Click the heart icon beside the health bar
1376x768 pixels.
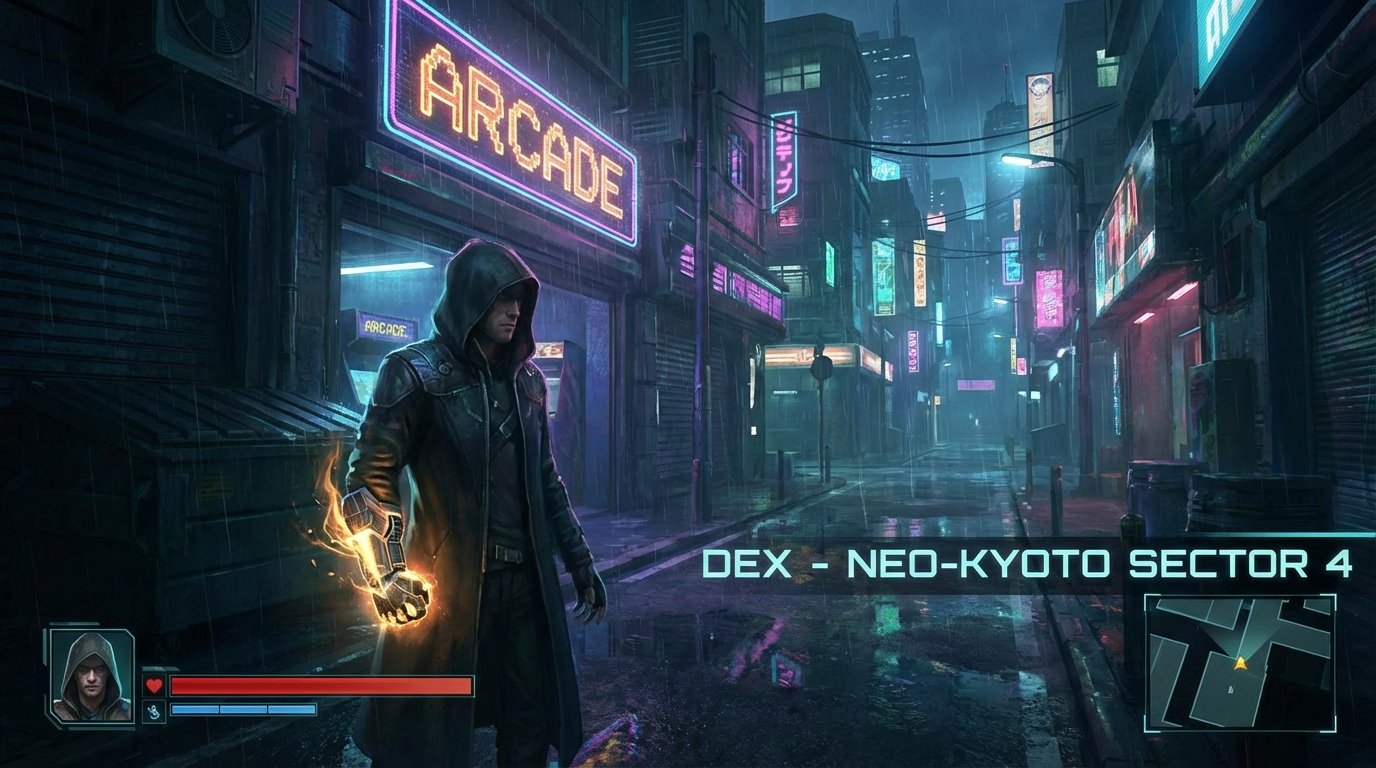click(x=153, y=686)
